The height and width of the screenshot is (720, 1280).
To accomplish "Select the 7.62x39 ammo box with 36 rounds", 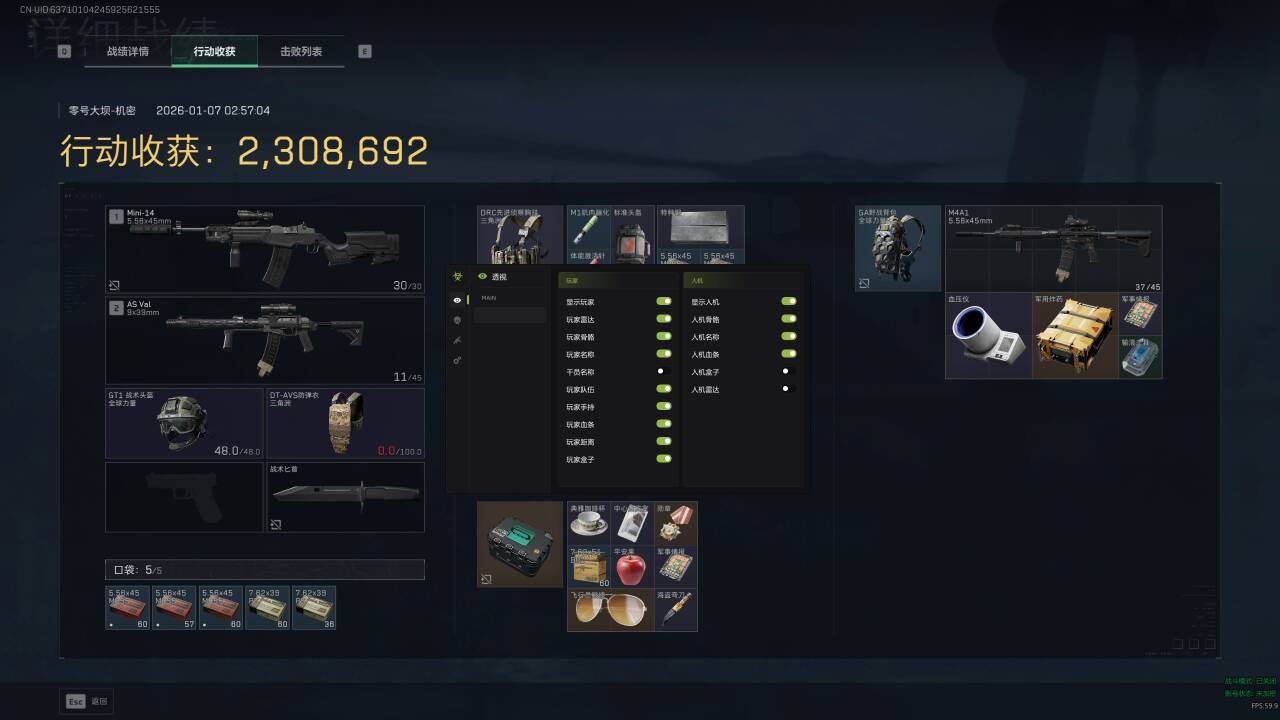I will pos(314,608).
